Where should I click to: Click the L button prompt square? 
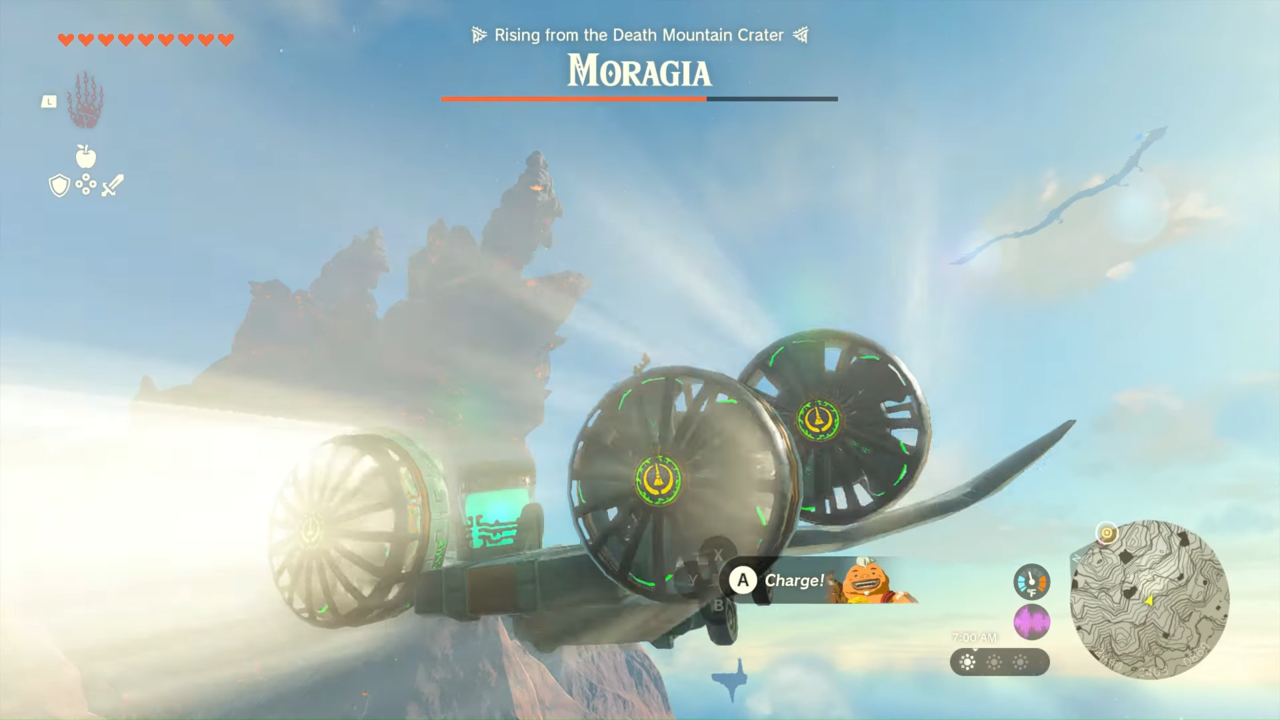coord(49,101)
